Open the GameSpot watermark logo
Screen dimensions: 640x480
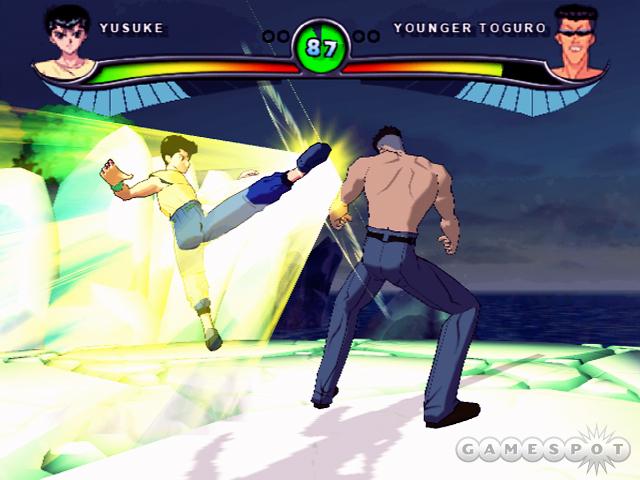click(x=541, y=450)
